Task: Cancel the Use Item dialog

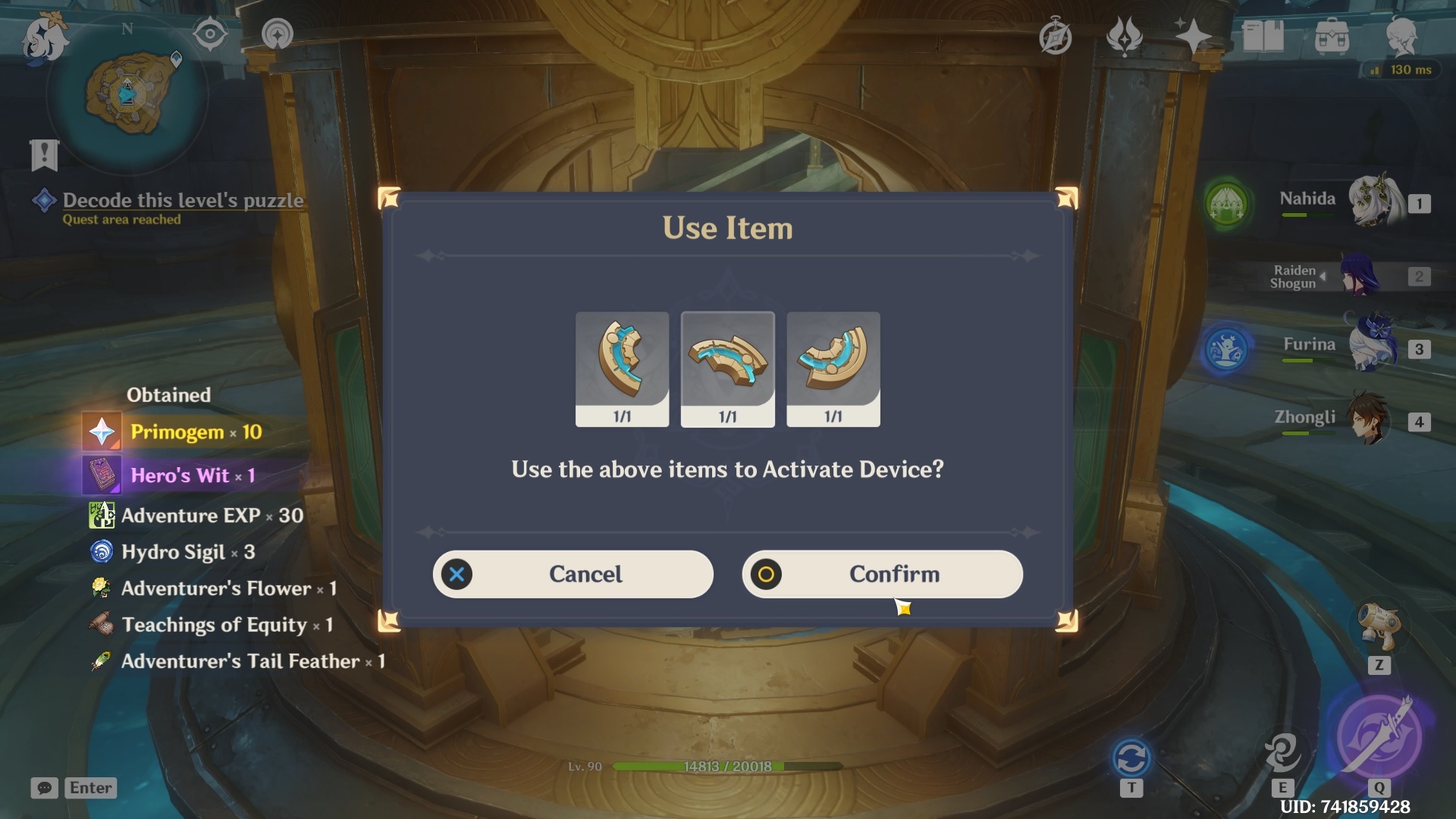Action: 573,574
